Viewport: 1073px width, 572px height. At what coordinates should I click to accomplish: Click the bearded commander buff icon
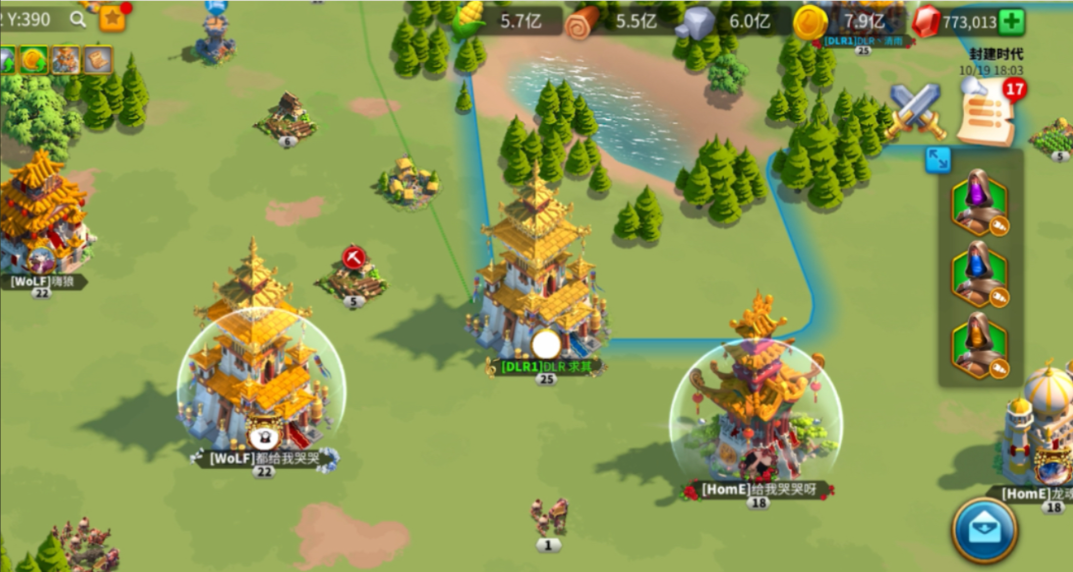pos(65,60)
